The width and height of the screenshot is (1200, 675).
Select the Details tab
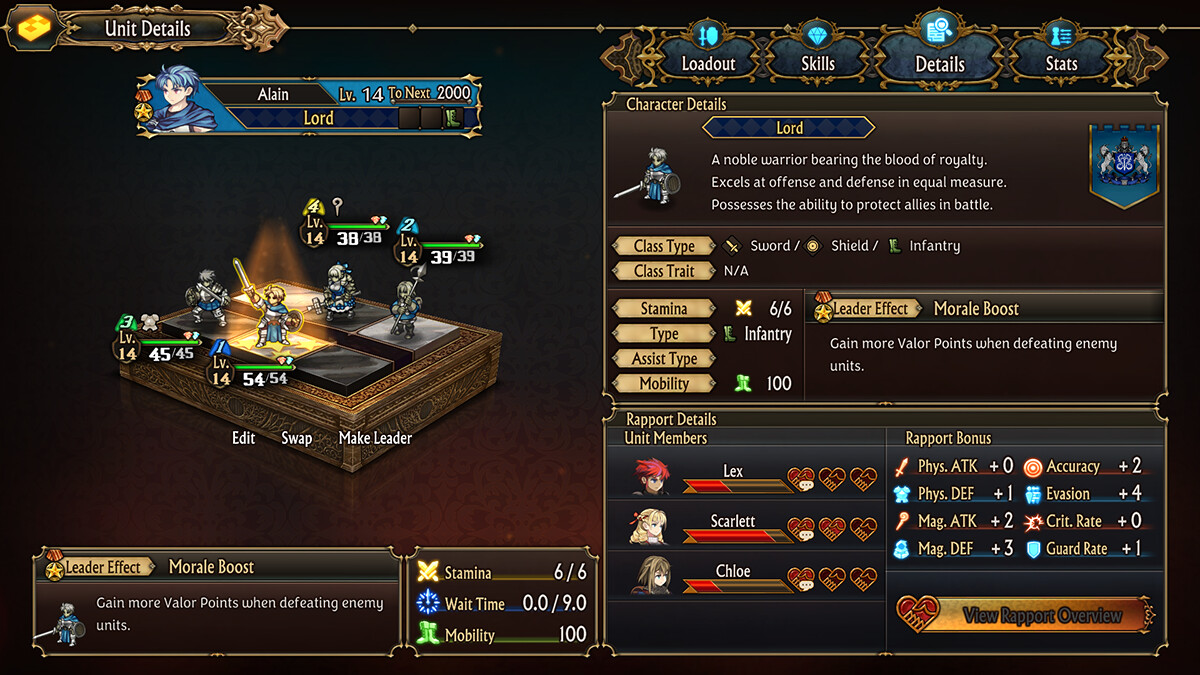point(939,50)
